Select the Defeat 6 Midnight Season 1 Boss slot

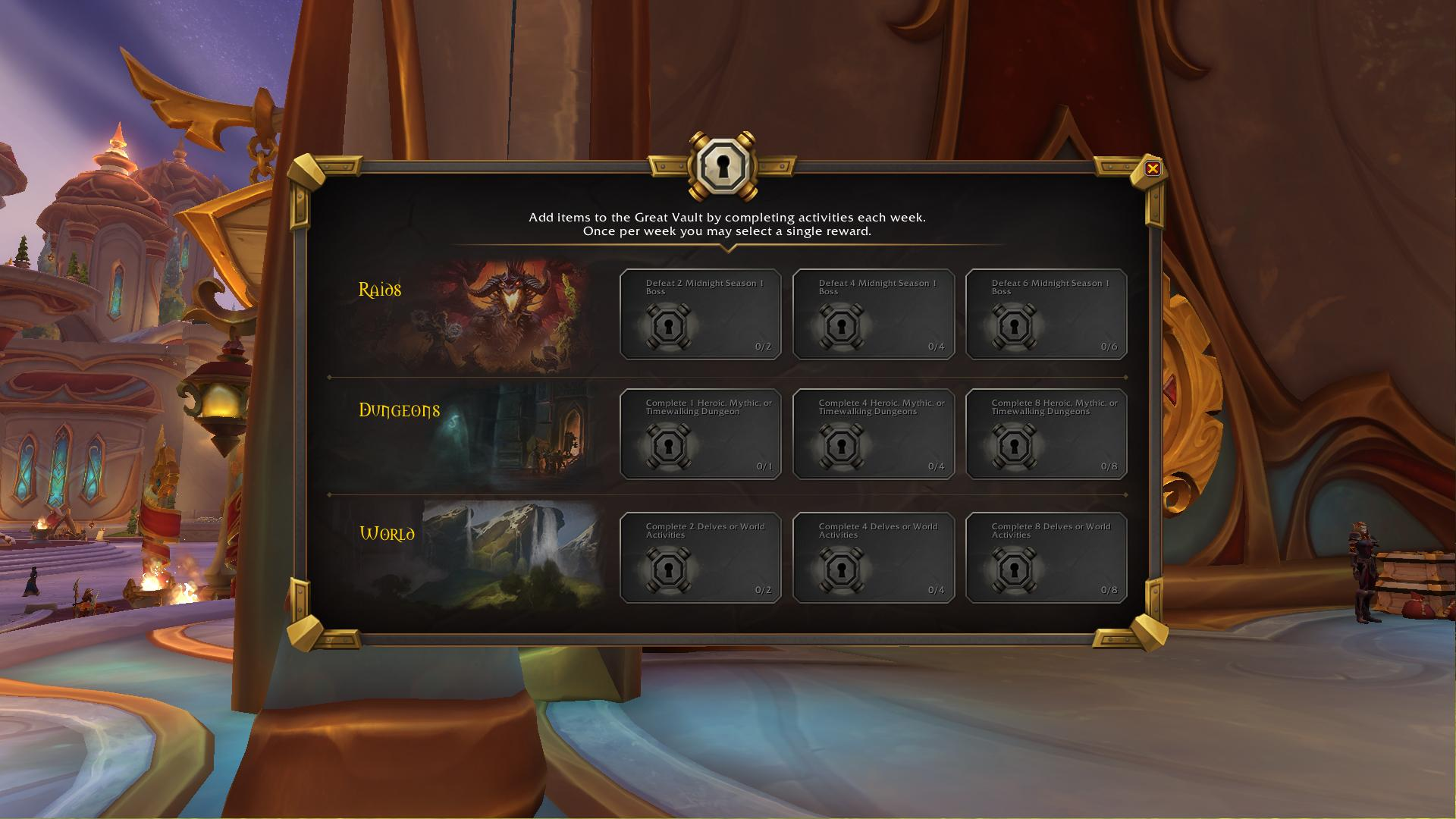pyautogui.click(x=1046, y=314)
